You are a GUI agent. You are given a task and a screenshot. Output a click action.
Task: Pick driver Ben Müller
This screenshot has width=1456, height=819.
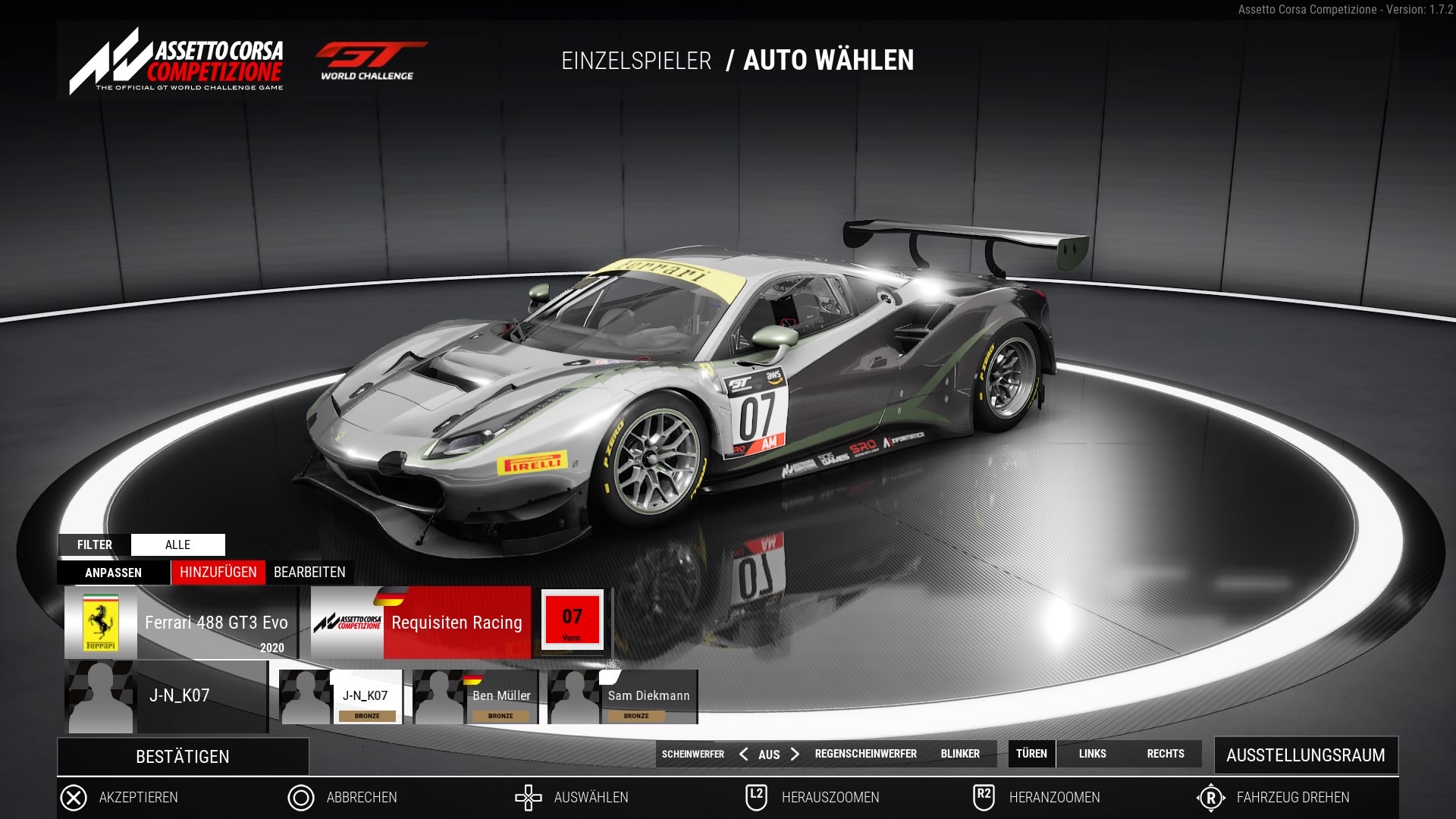pos(475,697)
